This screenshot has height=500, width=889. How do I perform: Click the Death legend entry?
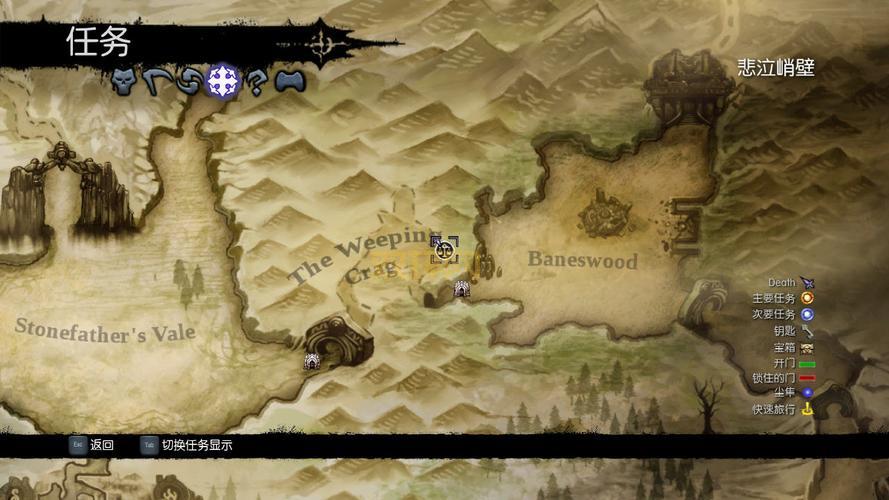click(x=790, y=283)
